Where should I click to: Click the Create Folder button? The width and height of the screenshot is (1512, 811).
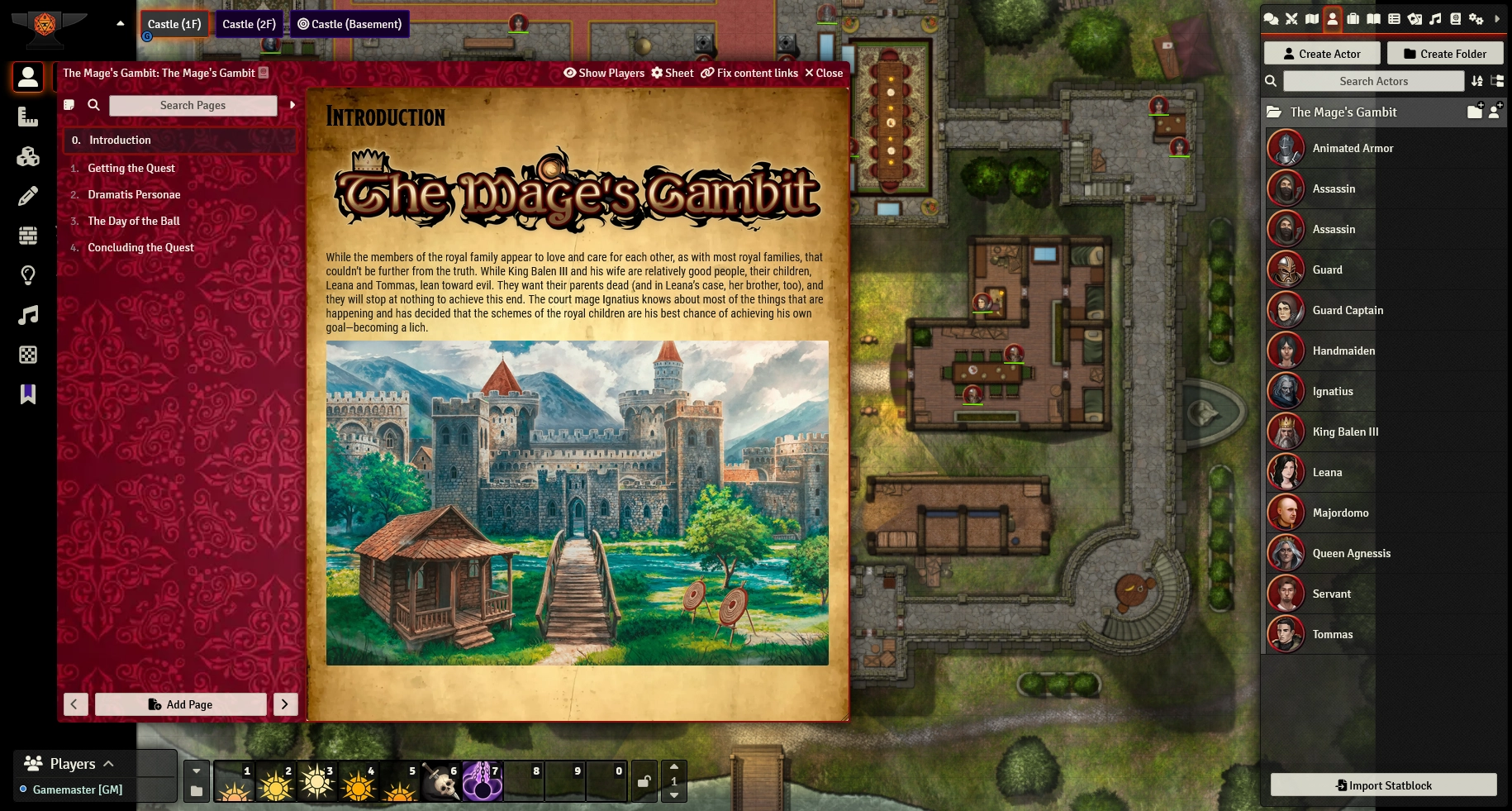click(1445, 54)
